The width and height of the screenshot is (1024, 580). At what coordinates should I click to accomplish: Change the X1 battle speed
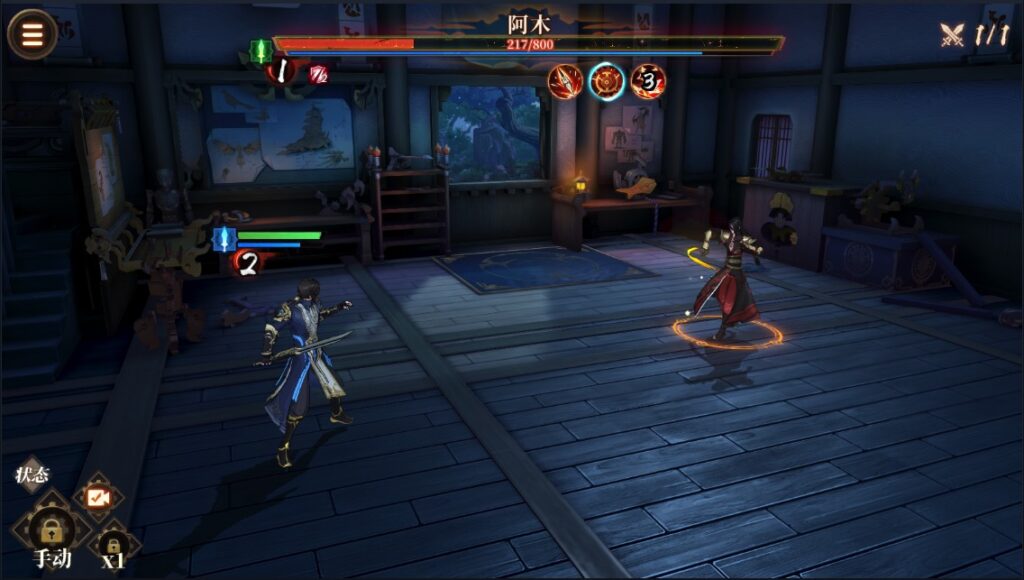pos(113,549)
